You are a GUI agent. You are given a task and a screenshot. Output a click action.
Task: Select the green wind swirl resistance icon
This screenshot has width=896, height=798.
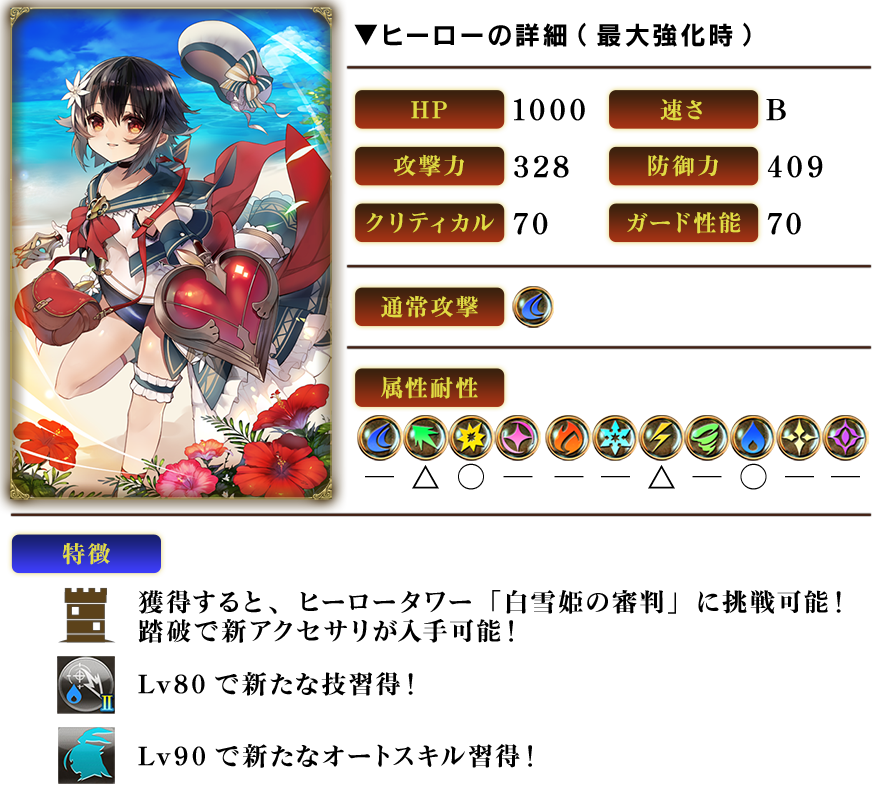706,438
